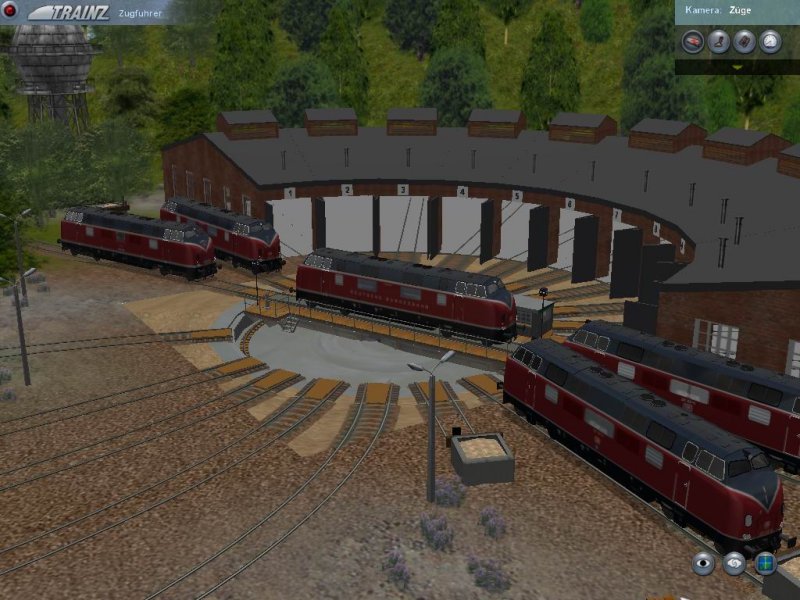Click the eye view button
Image resolution: width=800 pixels, height=600 pixels.
[704, 563]
